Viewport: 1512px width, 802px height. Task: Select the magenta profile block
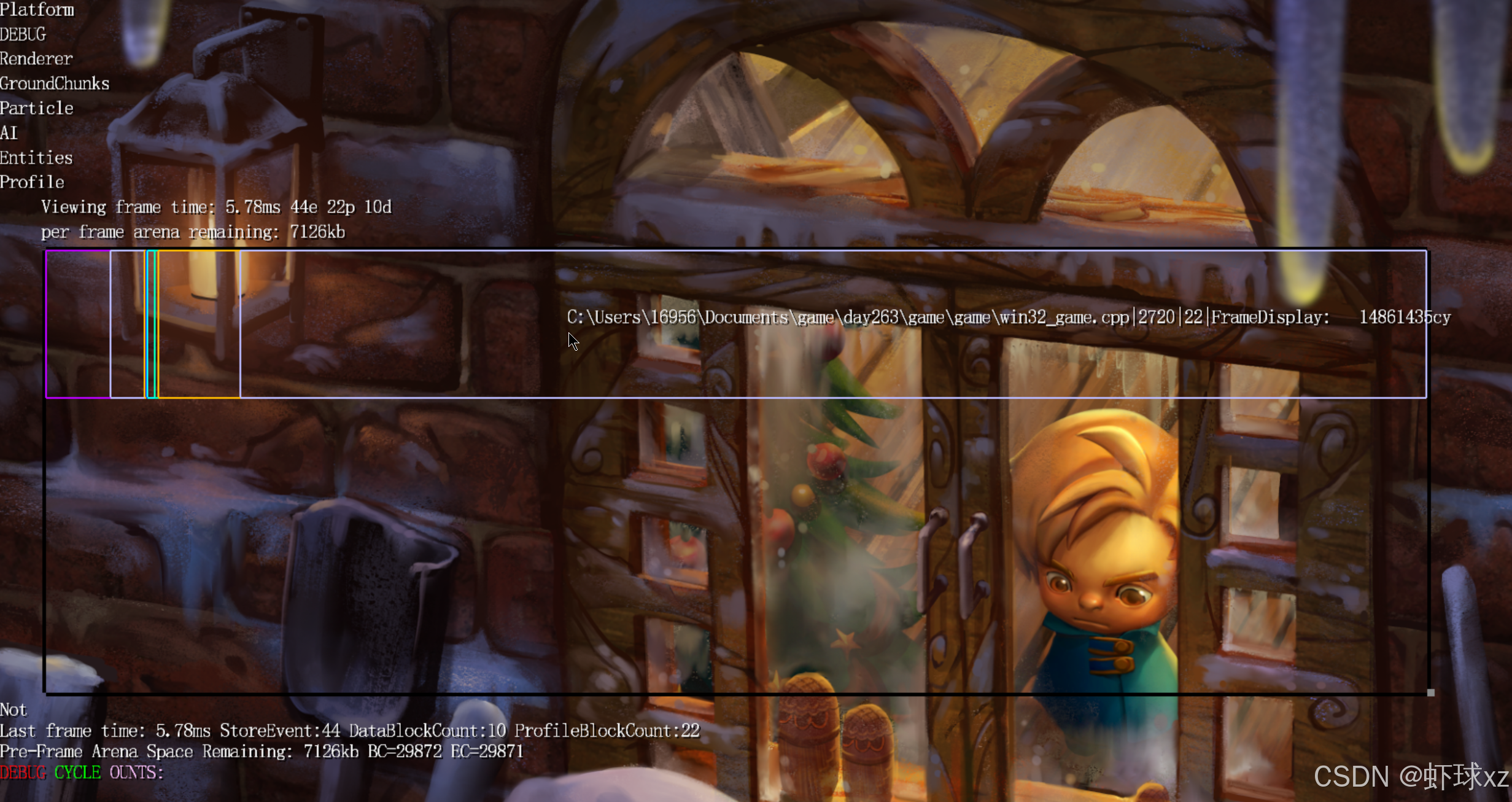click(x=78, y=324)
